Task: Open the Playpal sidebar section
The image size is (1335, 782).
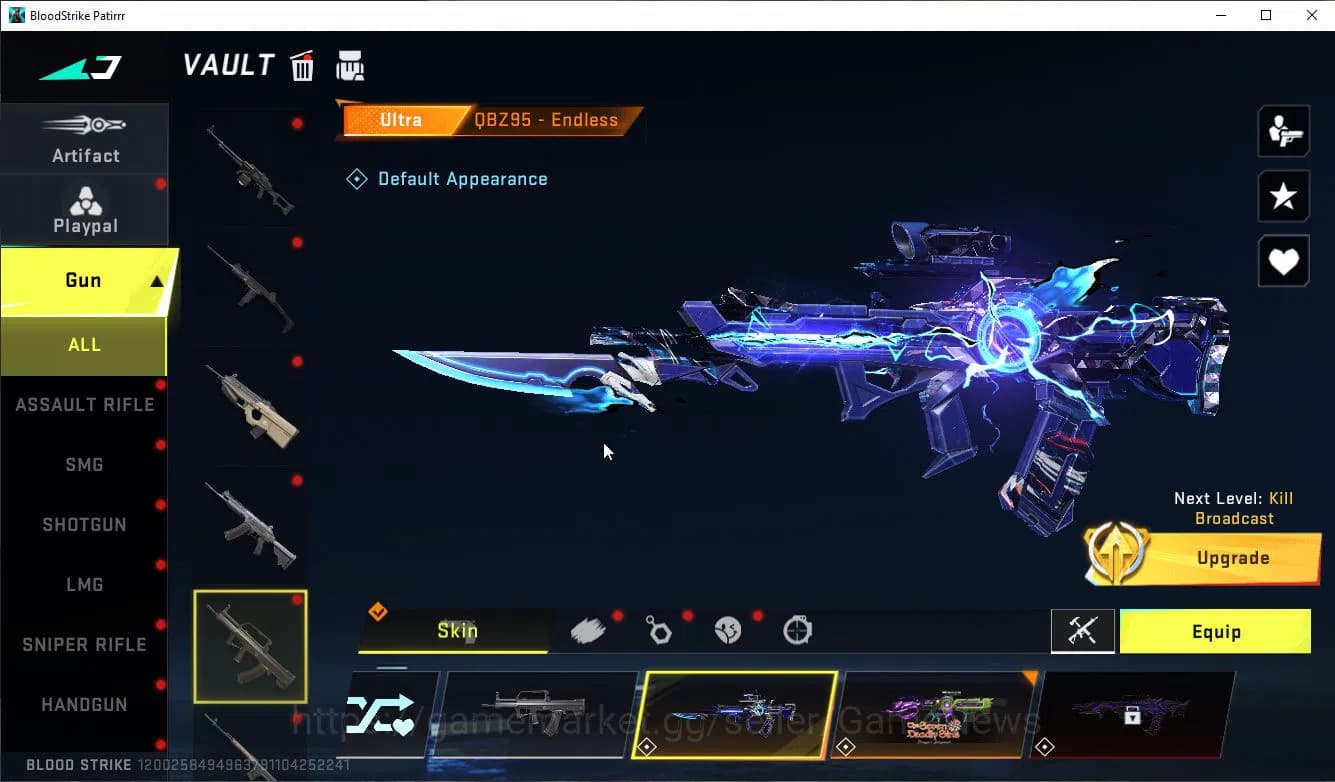Action: pyautogui.click(x=85, y=208)
